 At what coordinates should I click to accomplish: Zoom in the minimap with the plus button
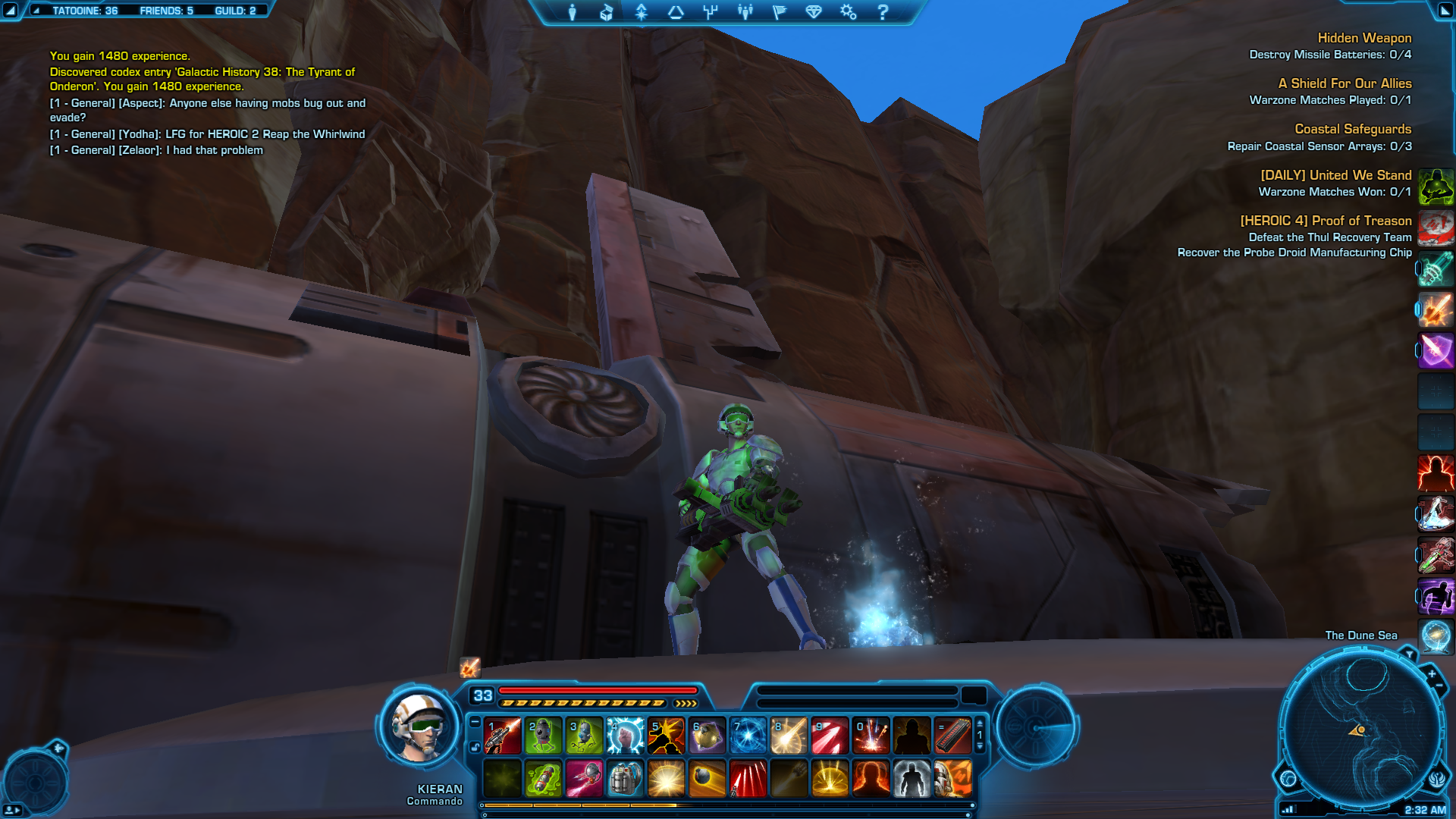1432,673
